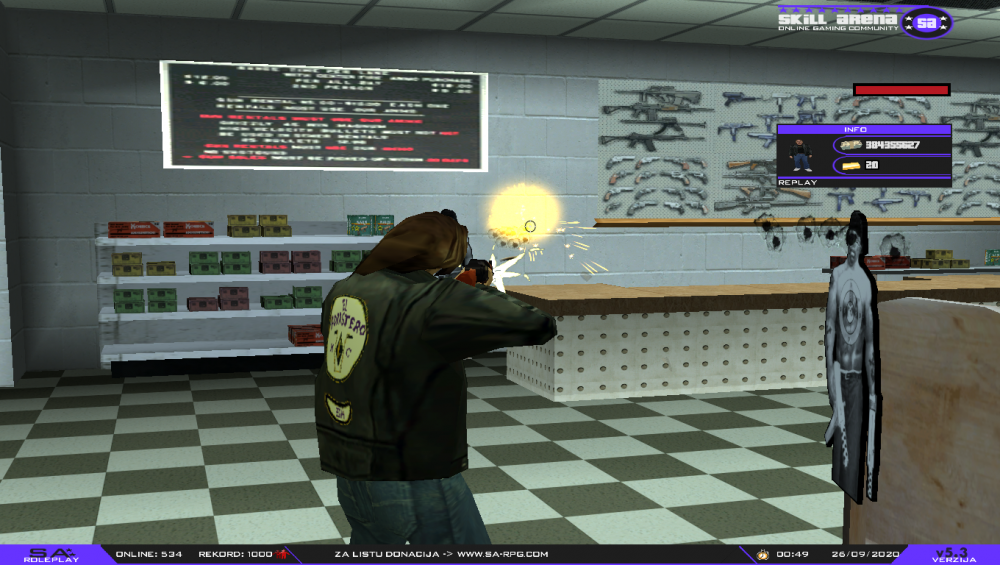Viewport: 1000px width, 565px height.
Task: Open the www.sa-rpg.com donation list link
Action: tap(503, 554)
